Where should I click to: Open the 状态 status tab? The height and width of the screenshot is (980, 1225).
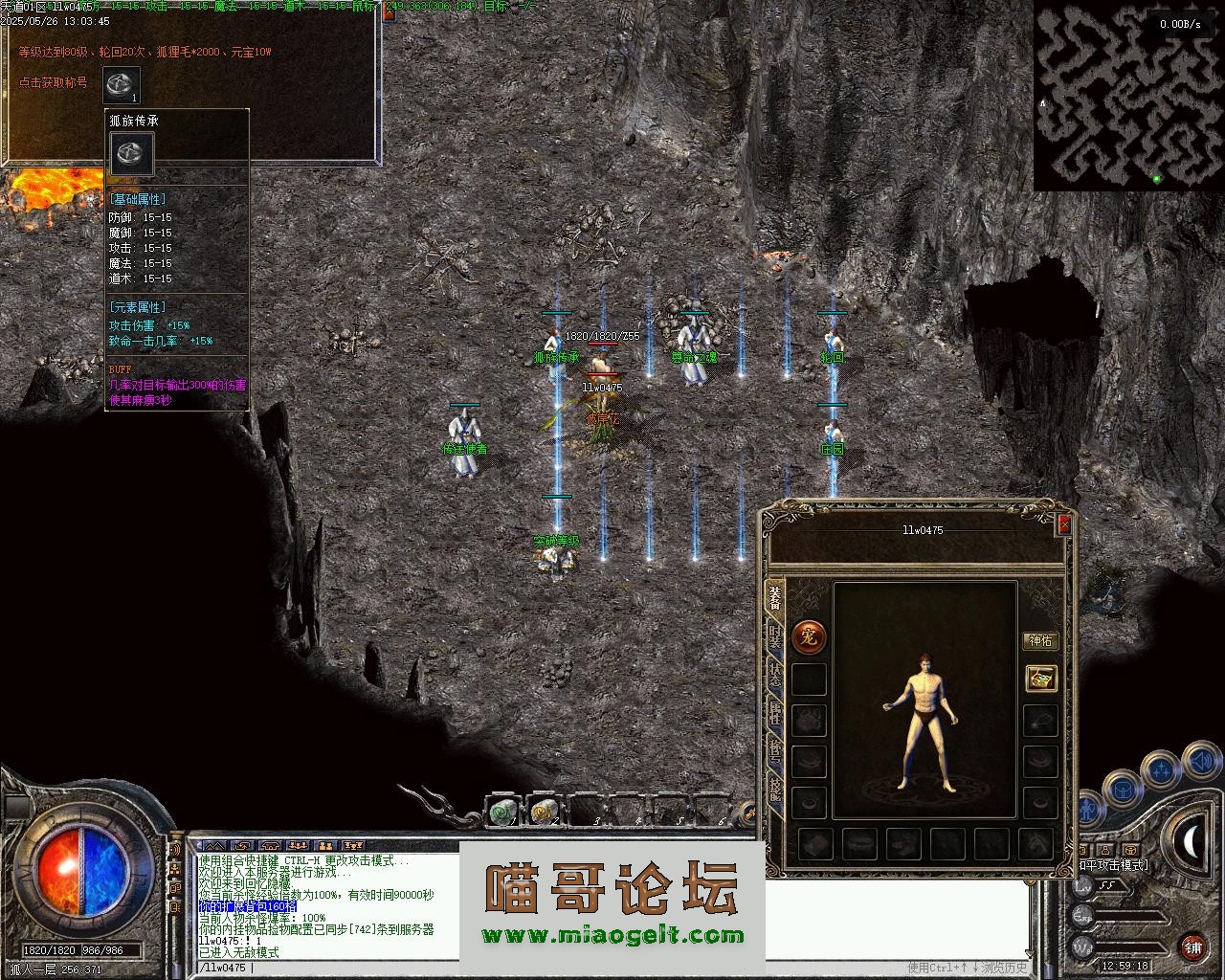774,678
